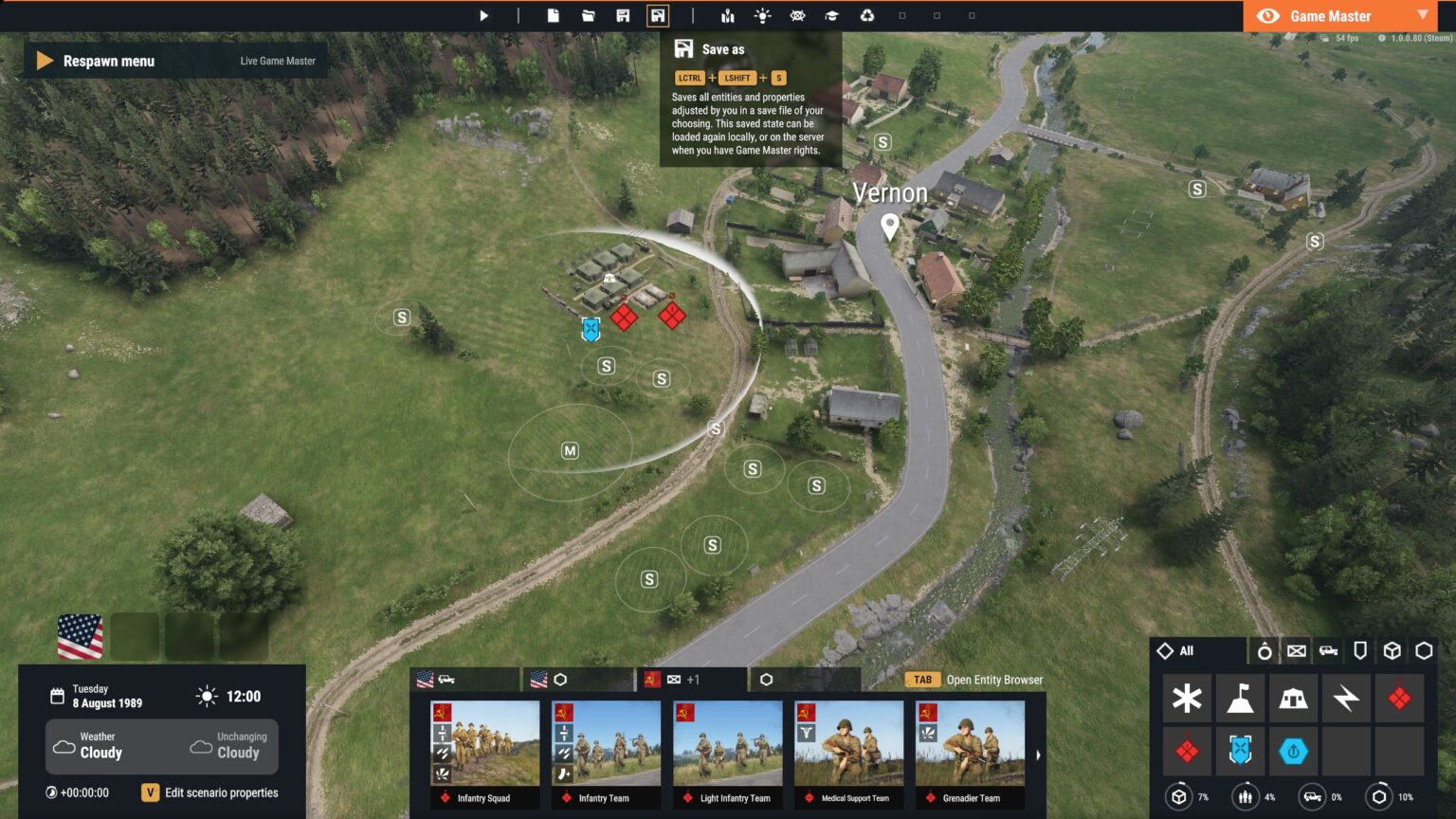Open the New scenario document icon

555,15
